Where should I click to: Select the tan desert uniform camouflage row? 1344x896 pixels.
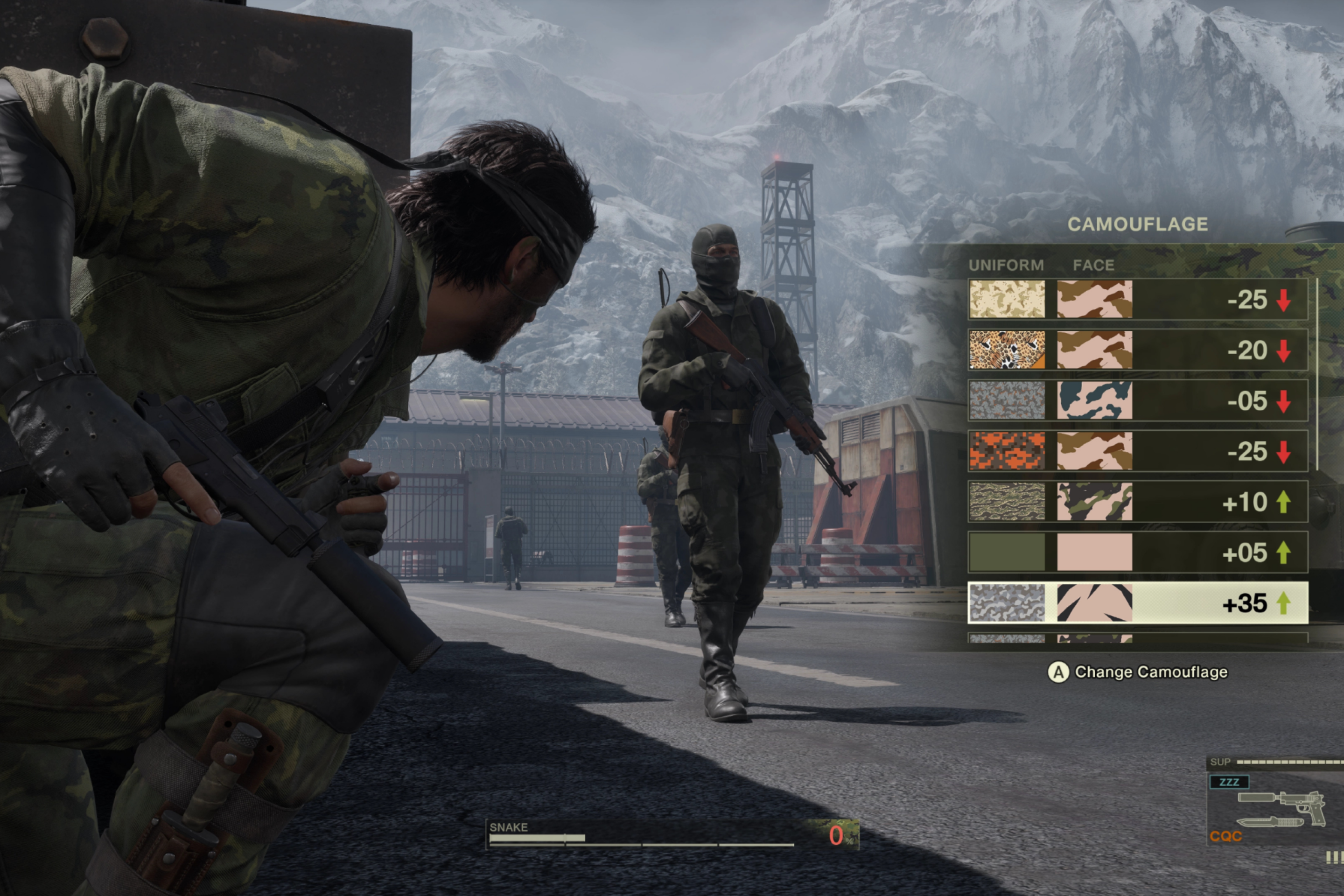(x=1137, y=300)
